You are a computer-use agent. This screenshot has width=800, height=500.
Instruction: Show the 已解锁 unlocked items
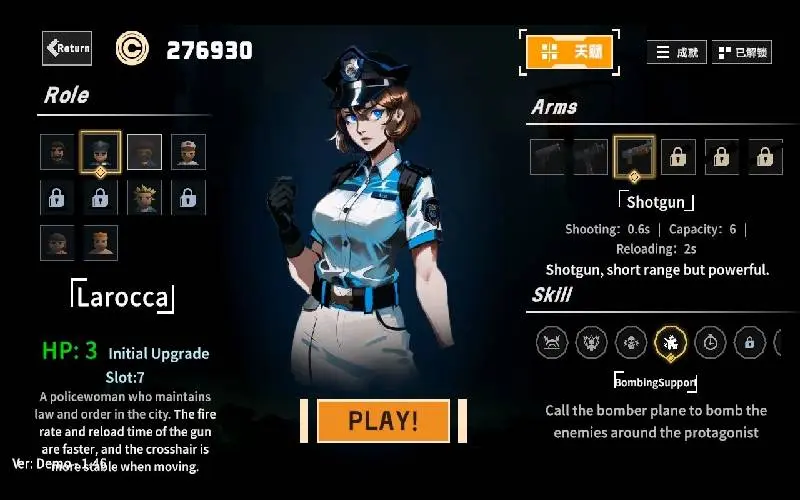coord(741,52)
